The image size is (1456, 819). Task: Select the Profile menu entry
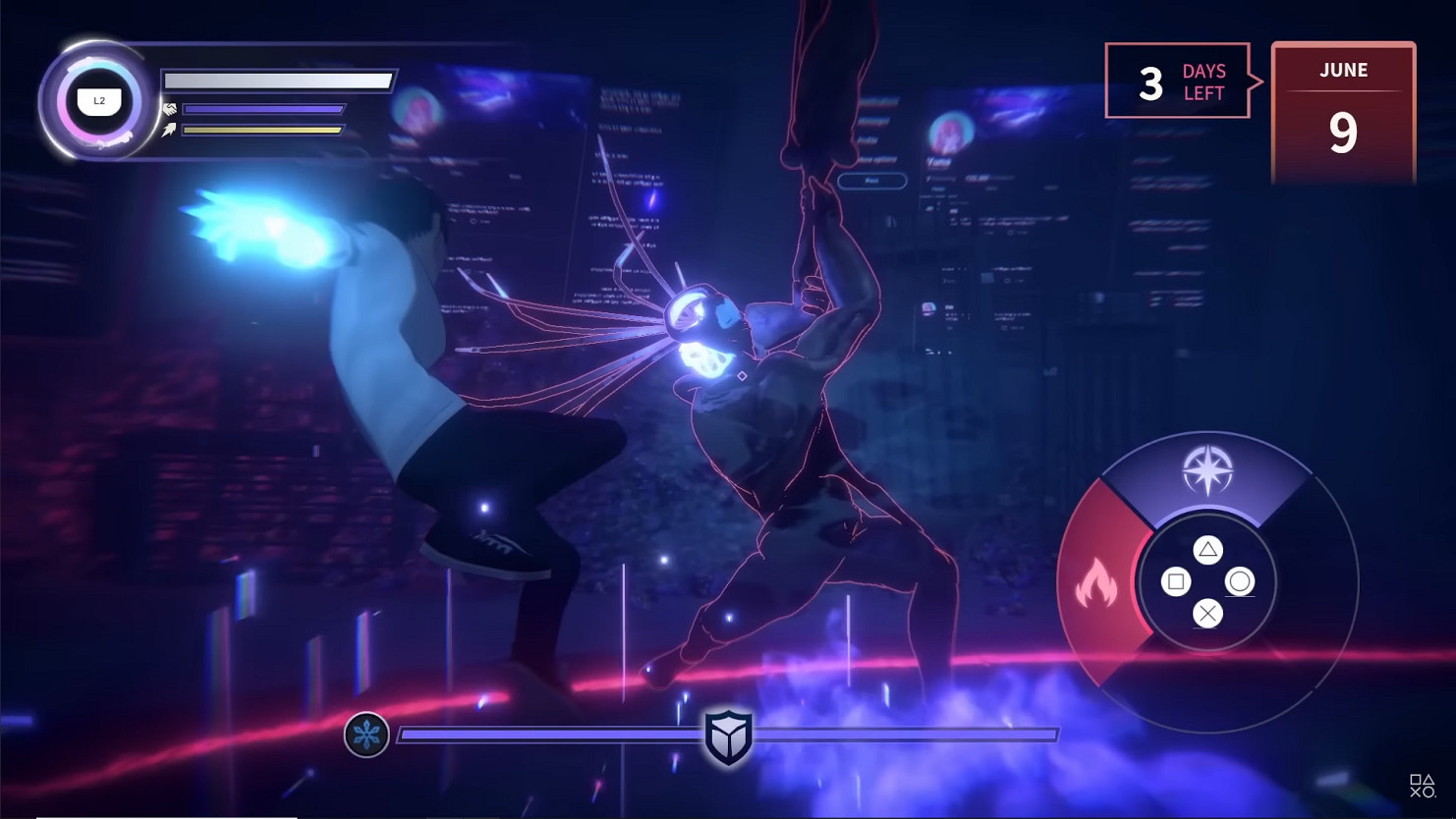click(x=868, y=139)
